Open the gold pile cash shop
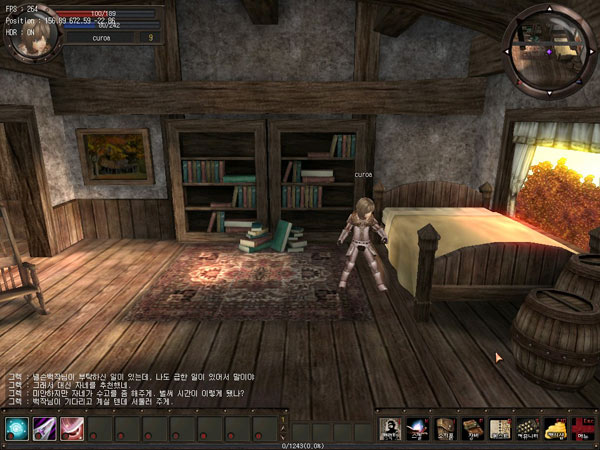Screen dimensions: 600x450 pos(553,429)
